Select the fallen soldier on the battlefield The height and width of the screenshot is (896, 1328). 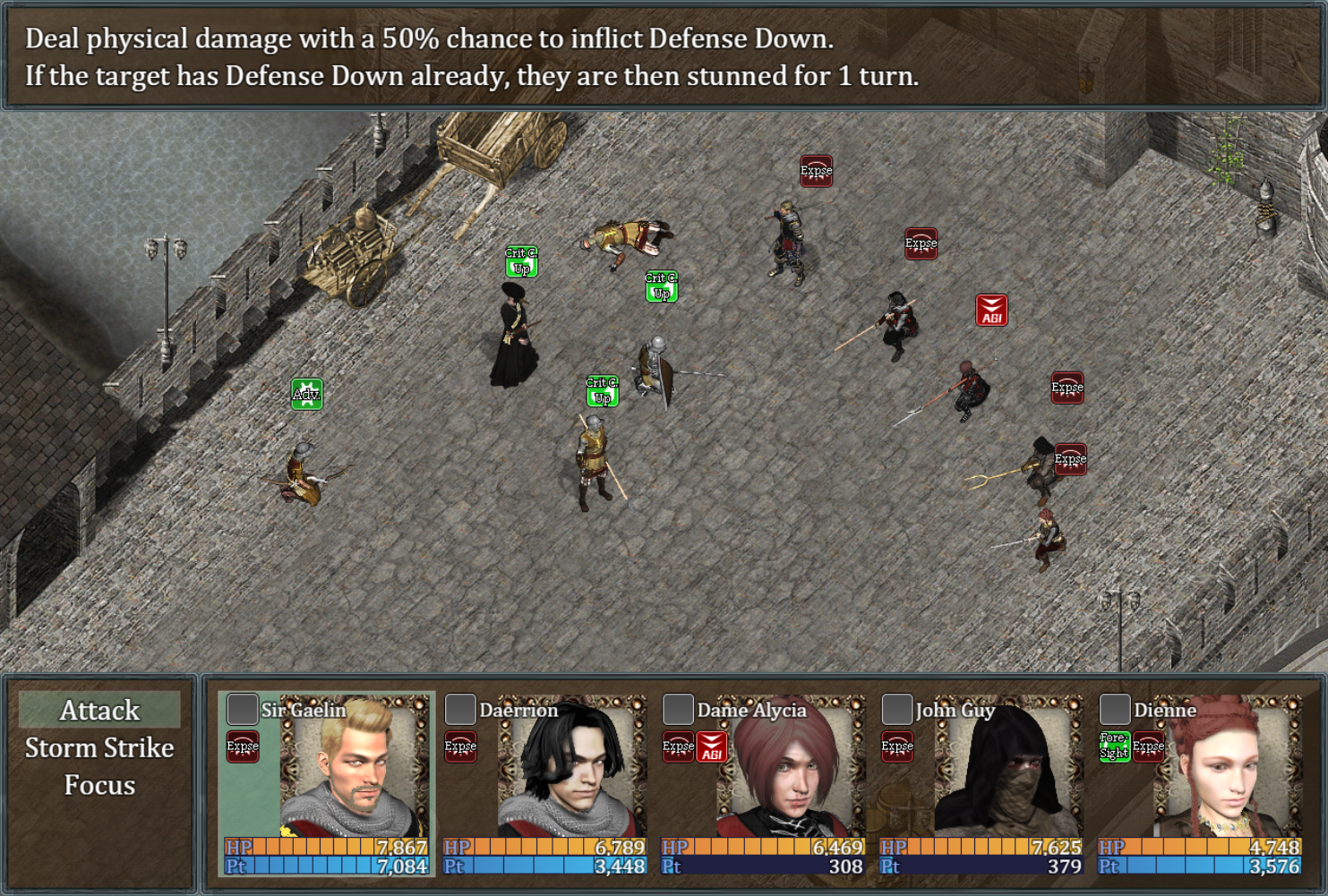627,237
